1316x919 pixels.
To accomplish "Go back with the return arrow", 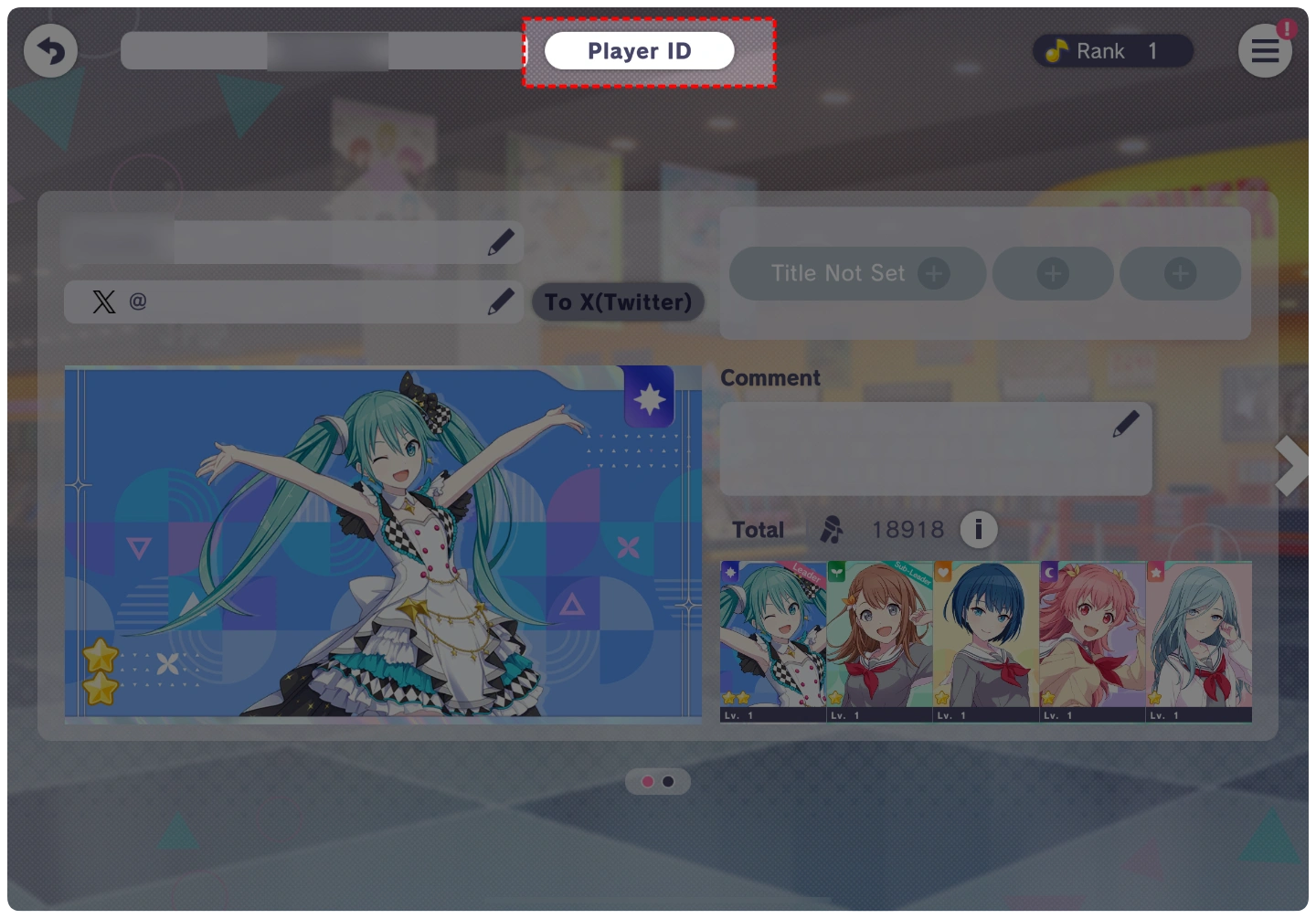I will click(50, 51).
